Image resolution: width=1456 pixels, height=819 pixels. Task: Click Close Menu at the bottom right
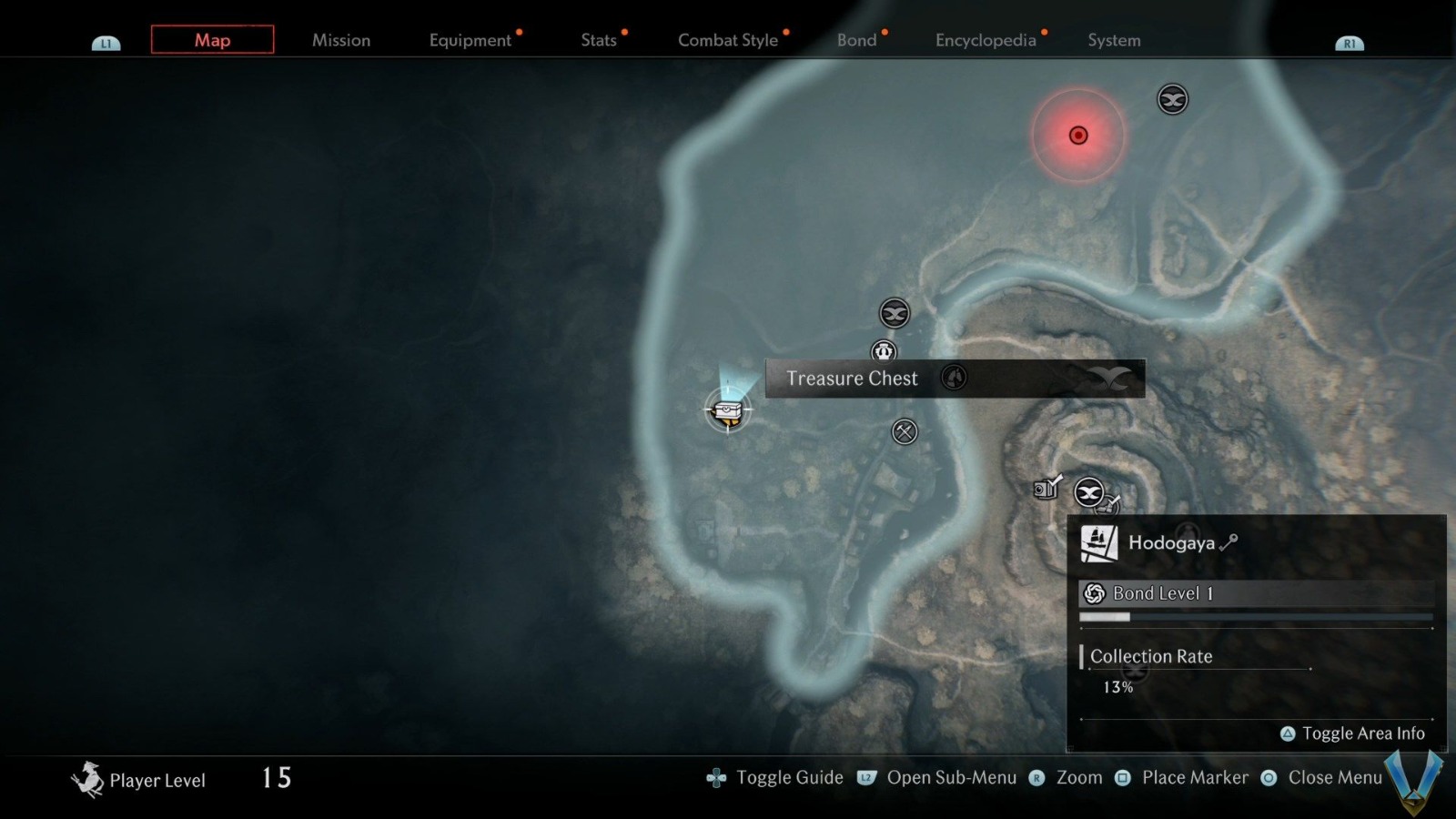[x=1336, y=778]
